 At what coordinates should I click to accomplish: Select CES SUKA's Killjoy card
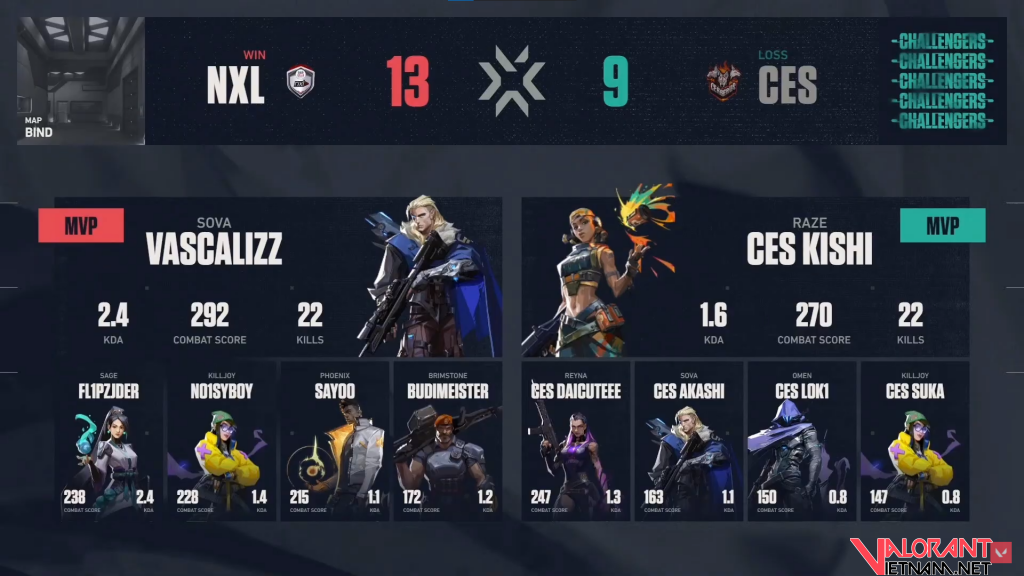[x=915, y=441]
